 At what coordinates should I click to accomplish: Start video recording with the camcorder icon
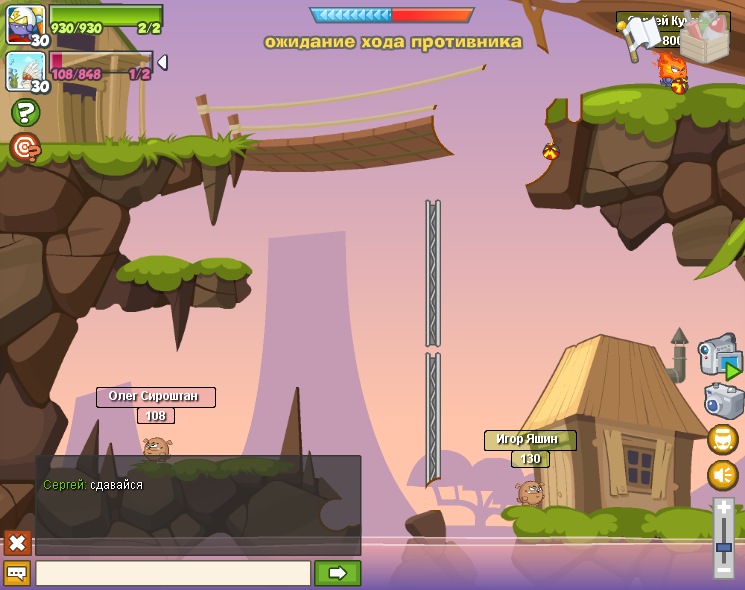[720, 357]
